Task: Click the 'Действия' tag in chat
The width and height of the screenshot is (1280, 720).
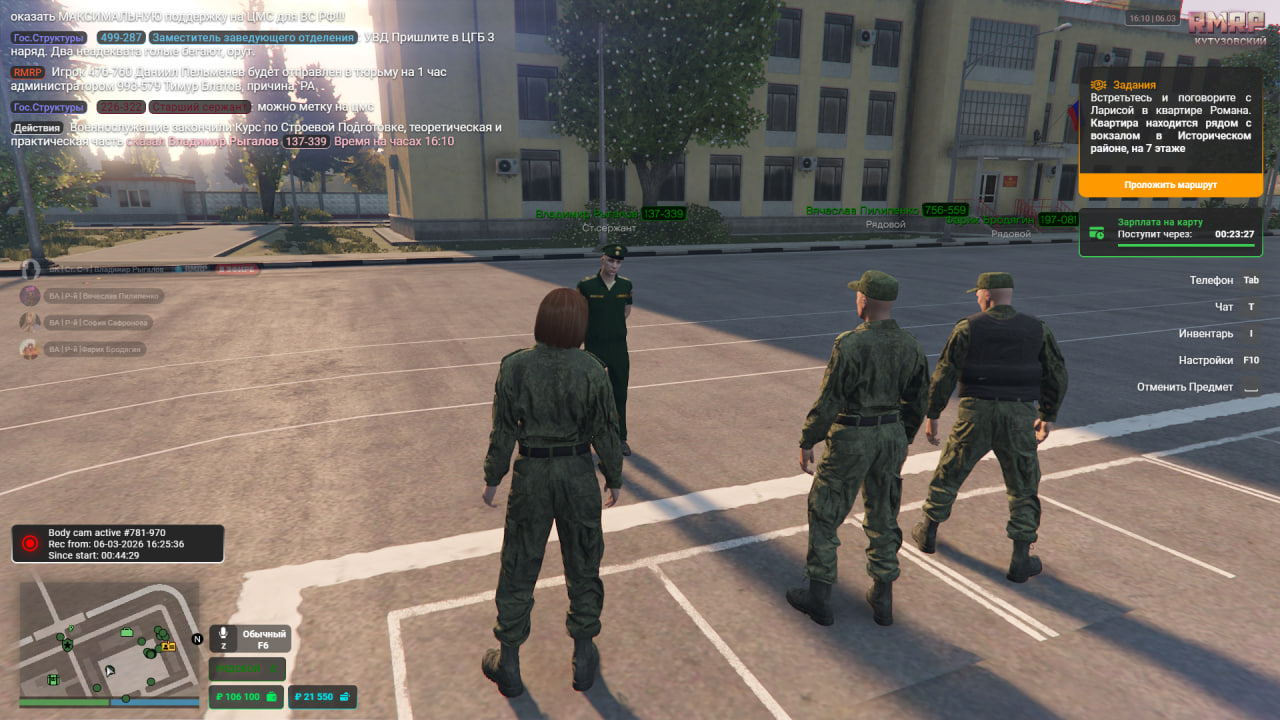Action: click(37, 128)
